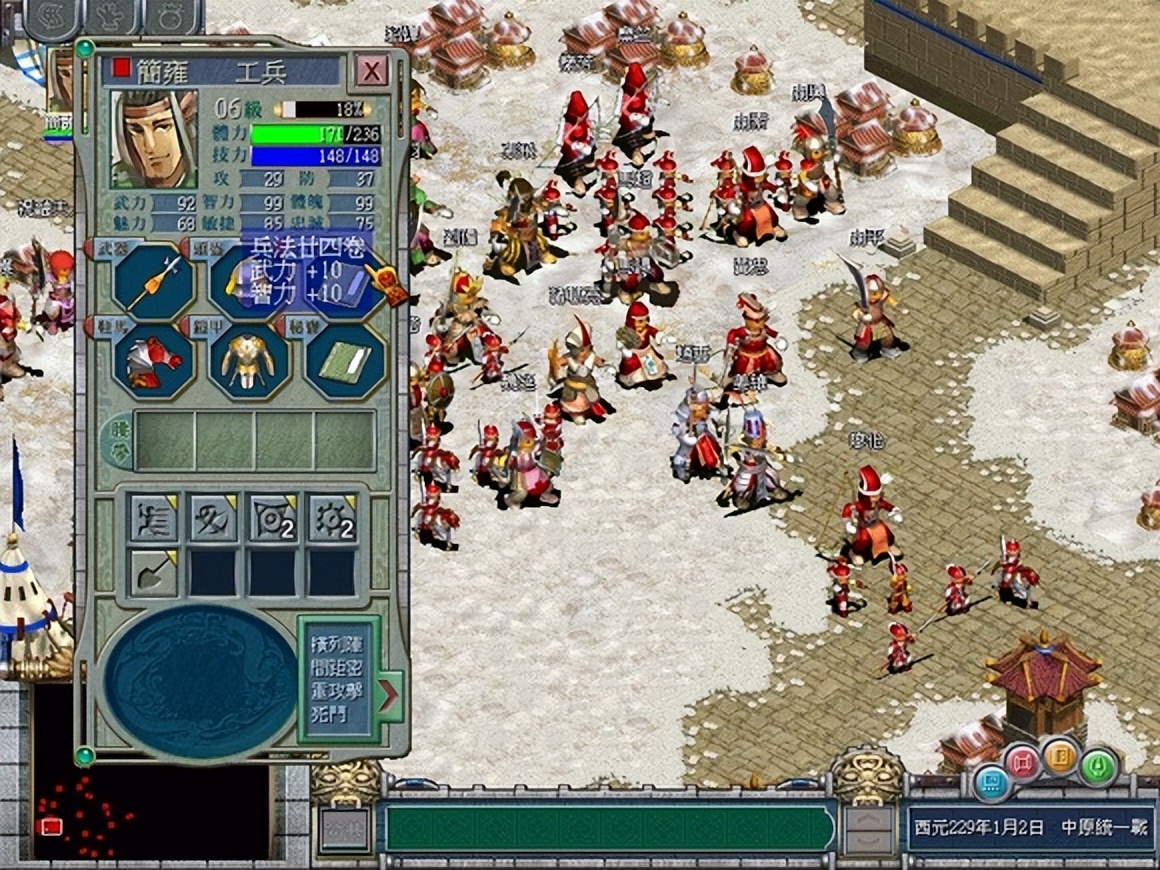Open the blue round menu button
Viewport: 1160px width, 870px height.
coord(990,781)
